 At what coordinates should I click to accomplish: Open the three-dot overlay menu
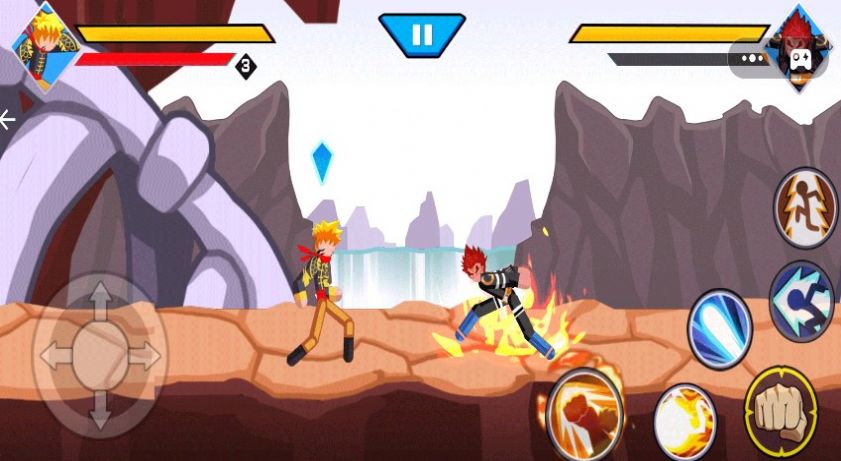[753, 58]
